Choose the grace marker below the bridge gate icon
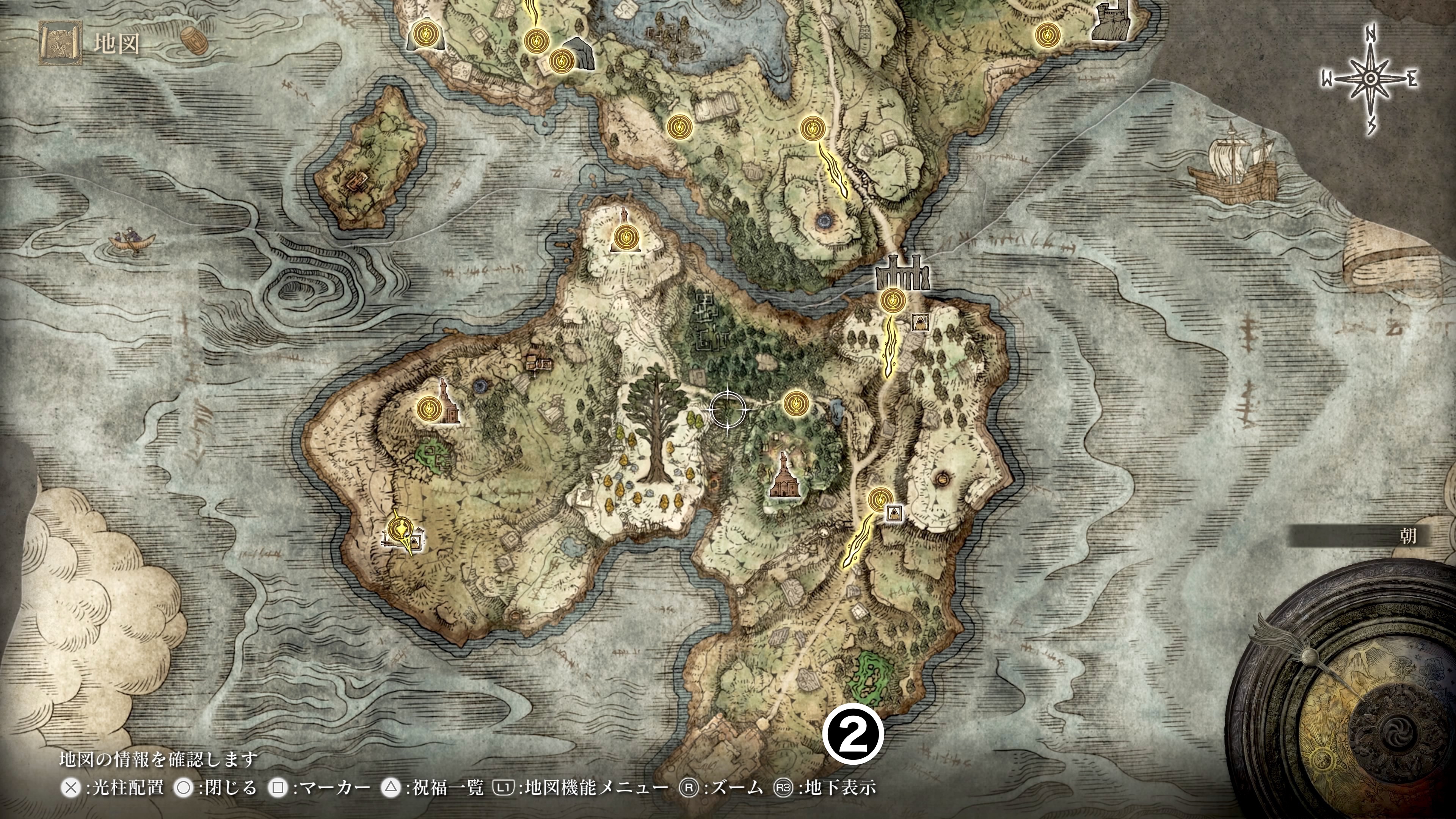The height and width of the screenshot is (819, 1456). click(x=894, y=301)
